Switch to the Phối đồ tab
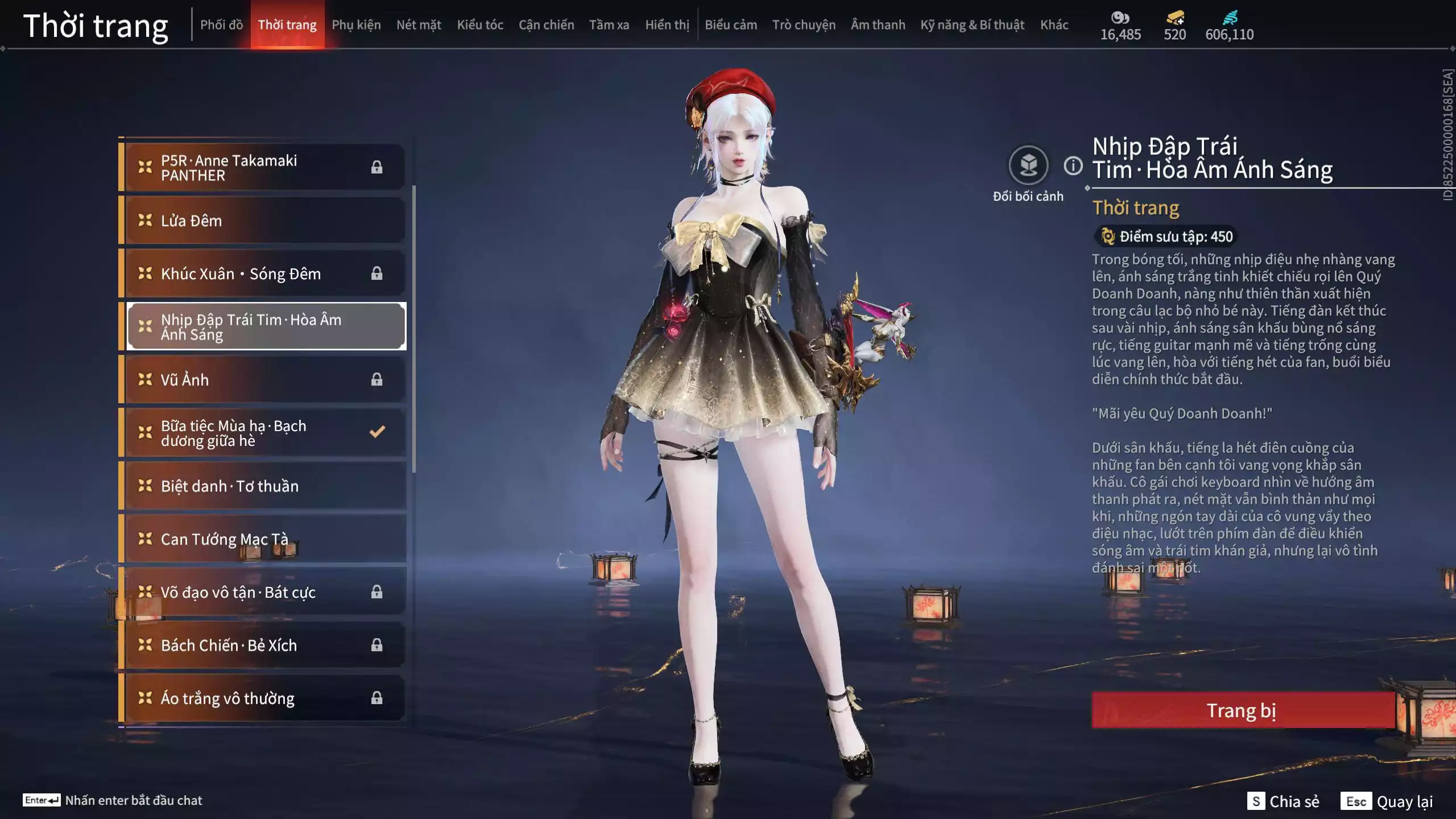 [x=221, y=25]
